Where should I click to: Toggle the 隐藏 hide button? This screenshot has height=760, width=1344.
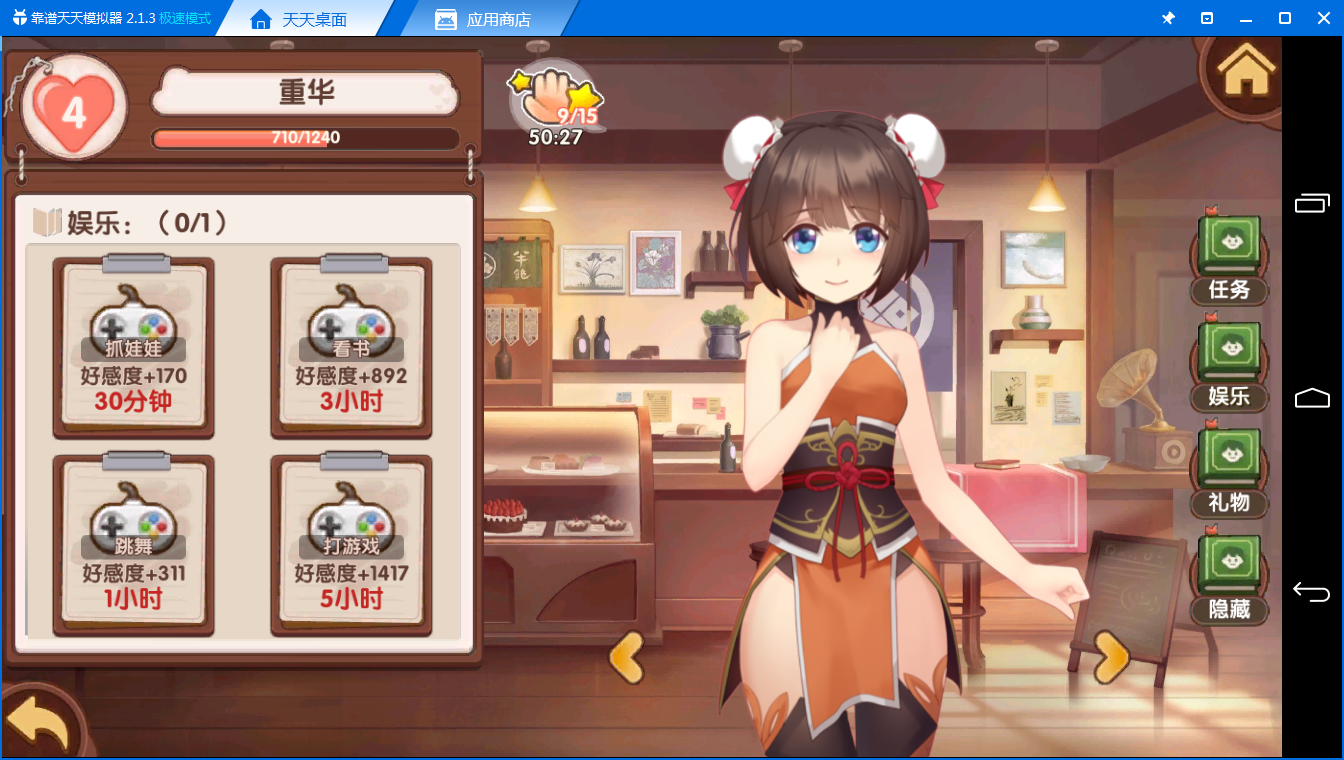[x=1229, y=578]
